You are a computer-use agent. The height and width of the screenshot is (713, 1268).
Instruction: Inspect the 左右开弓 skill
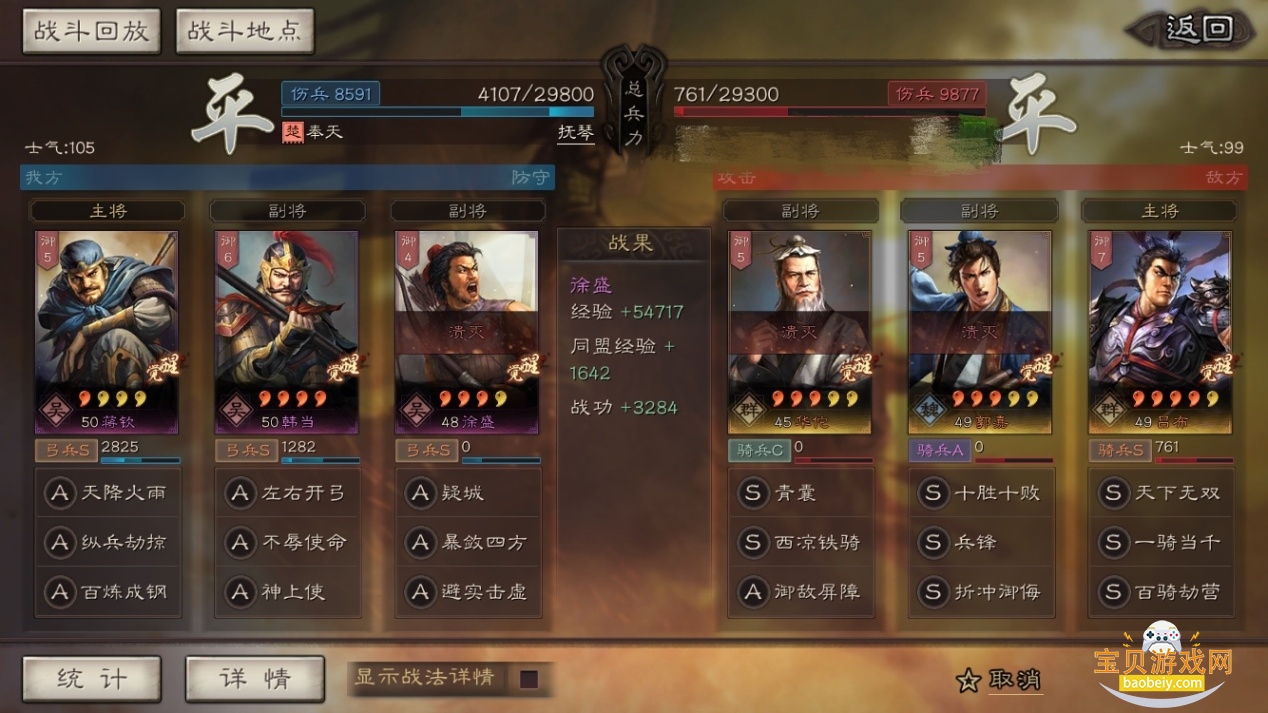[288, 492]
